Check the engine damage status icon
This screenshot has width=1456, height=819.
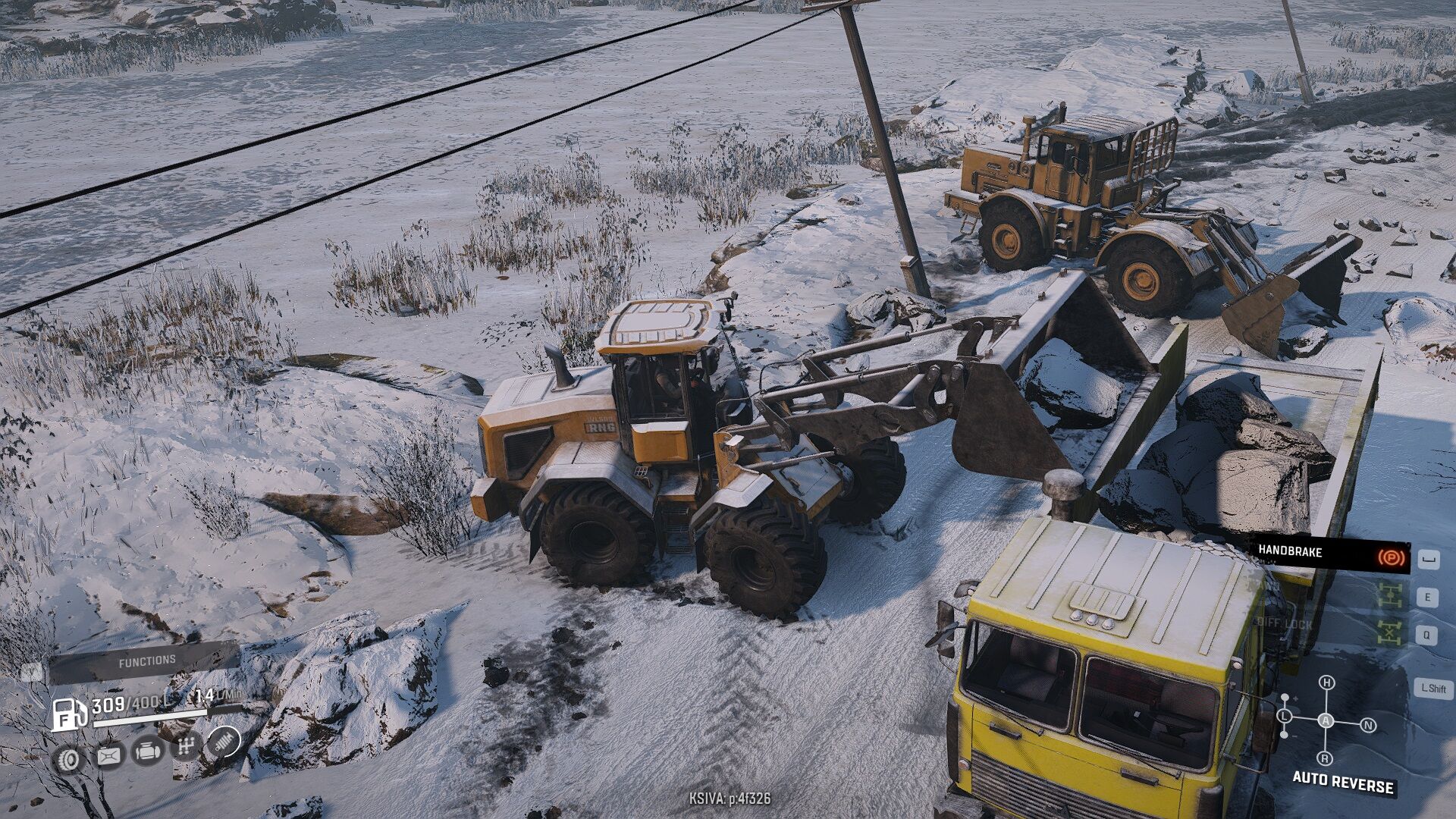coord(147,752)
